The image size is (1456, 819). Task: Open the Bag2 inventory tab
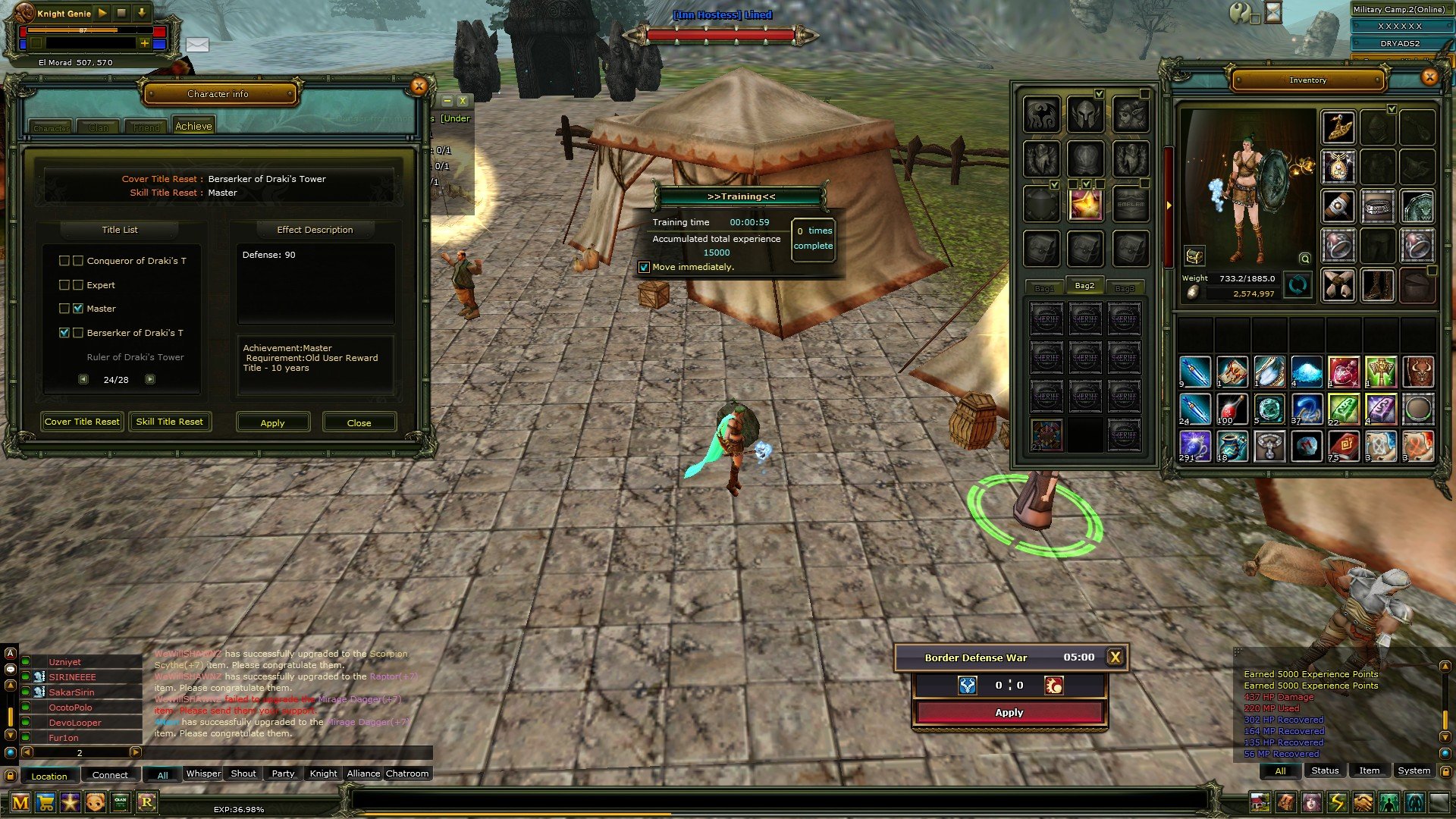point(1084,286)
